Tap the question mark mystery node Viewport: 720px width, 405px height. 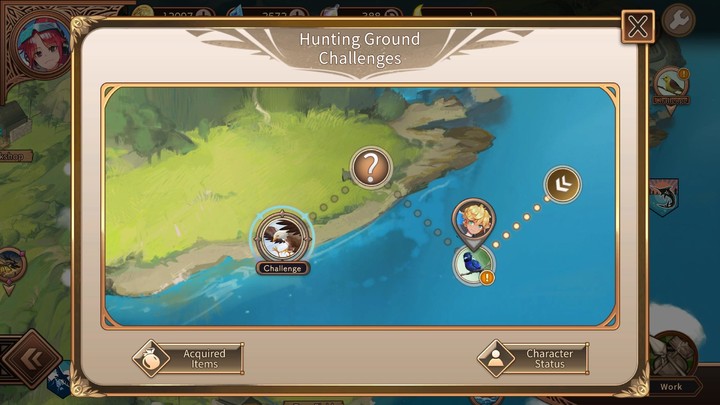point(371,166)
